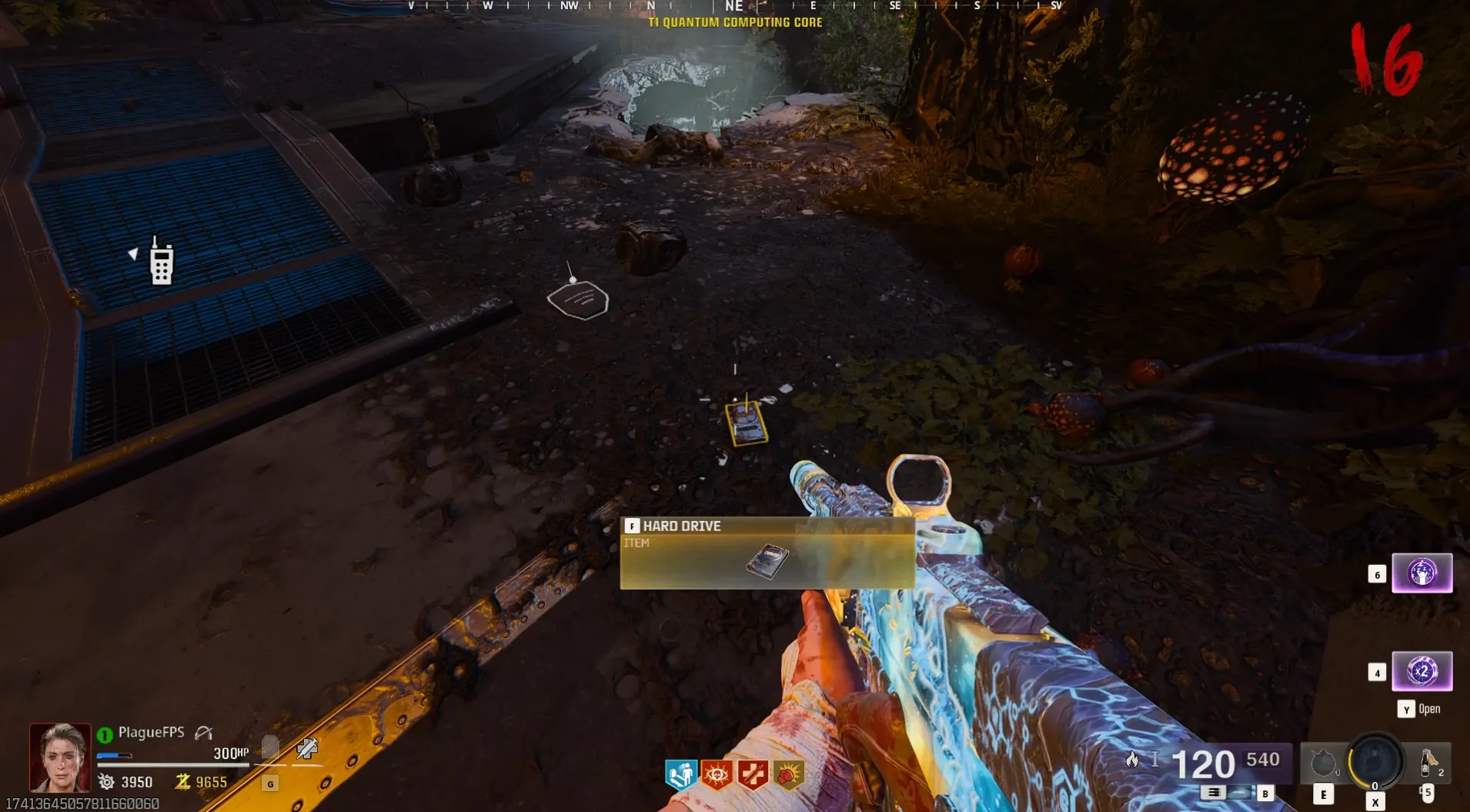Activate the circular field upgrade gauge

click(1375, 760)
